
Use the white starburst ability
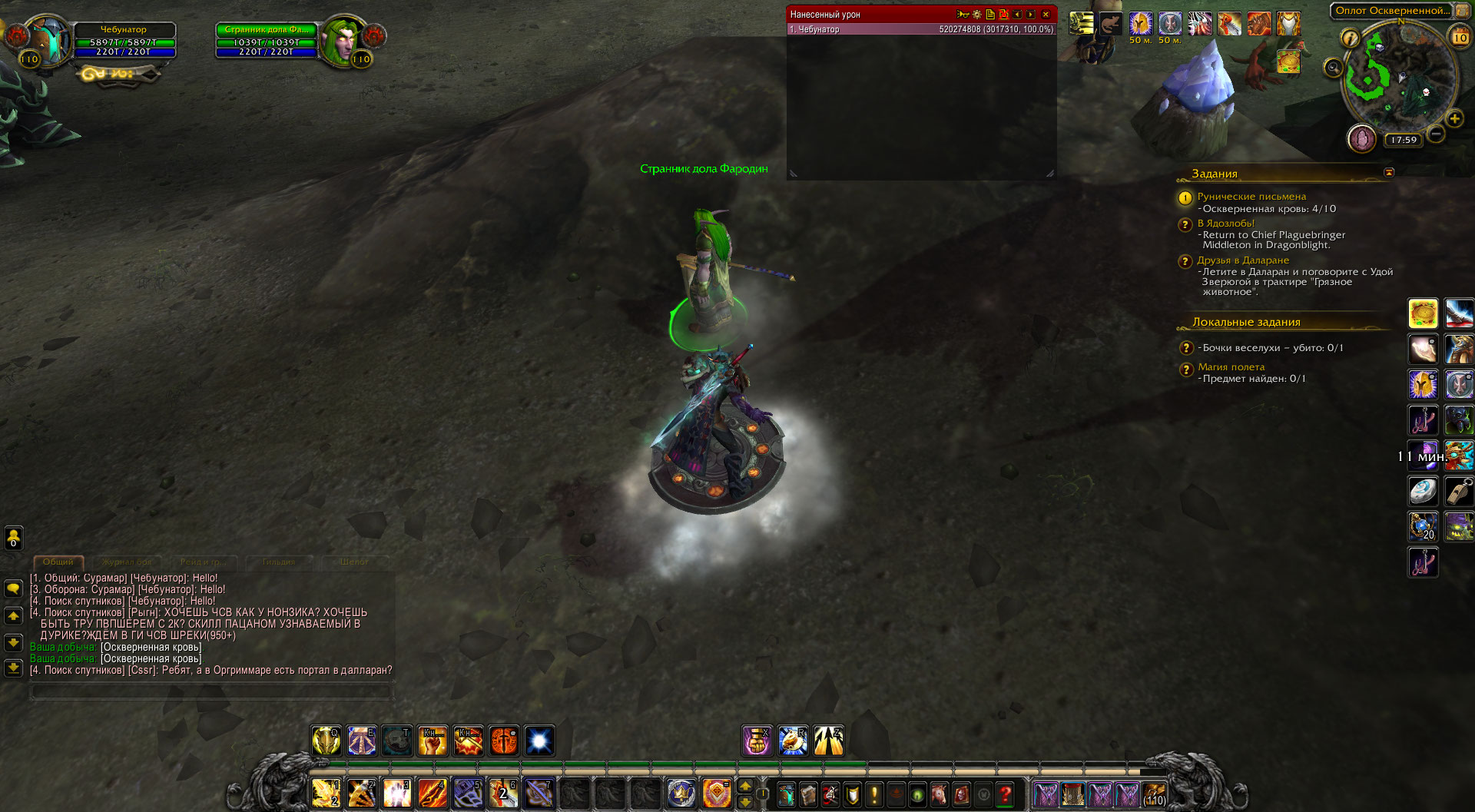click(x=539, y=741)
